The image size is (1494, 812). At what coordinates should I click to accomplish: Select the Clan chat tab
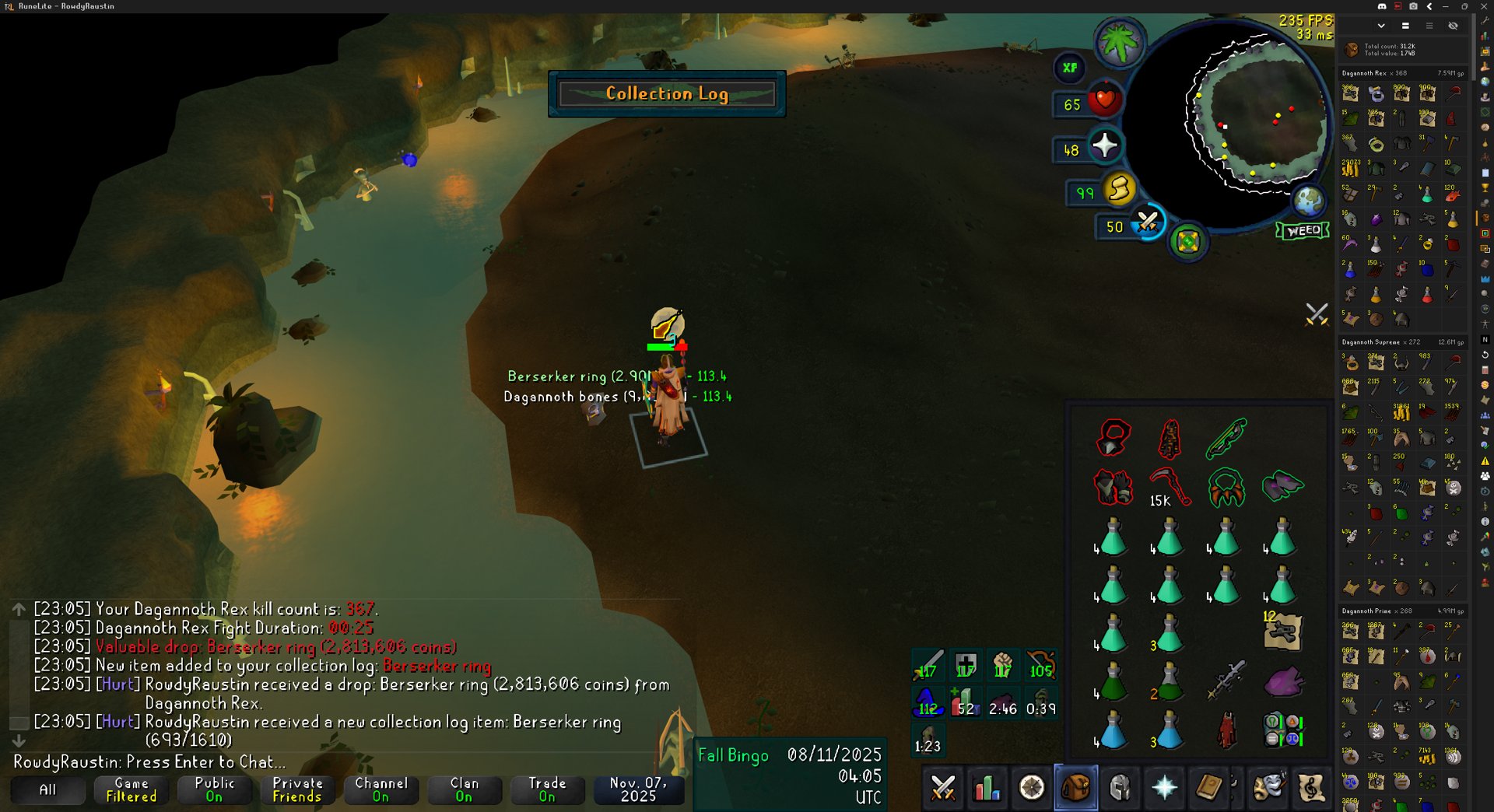pyautogui.click(x=464, y=789)
